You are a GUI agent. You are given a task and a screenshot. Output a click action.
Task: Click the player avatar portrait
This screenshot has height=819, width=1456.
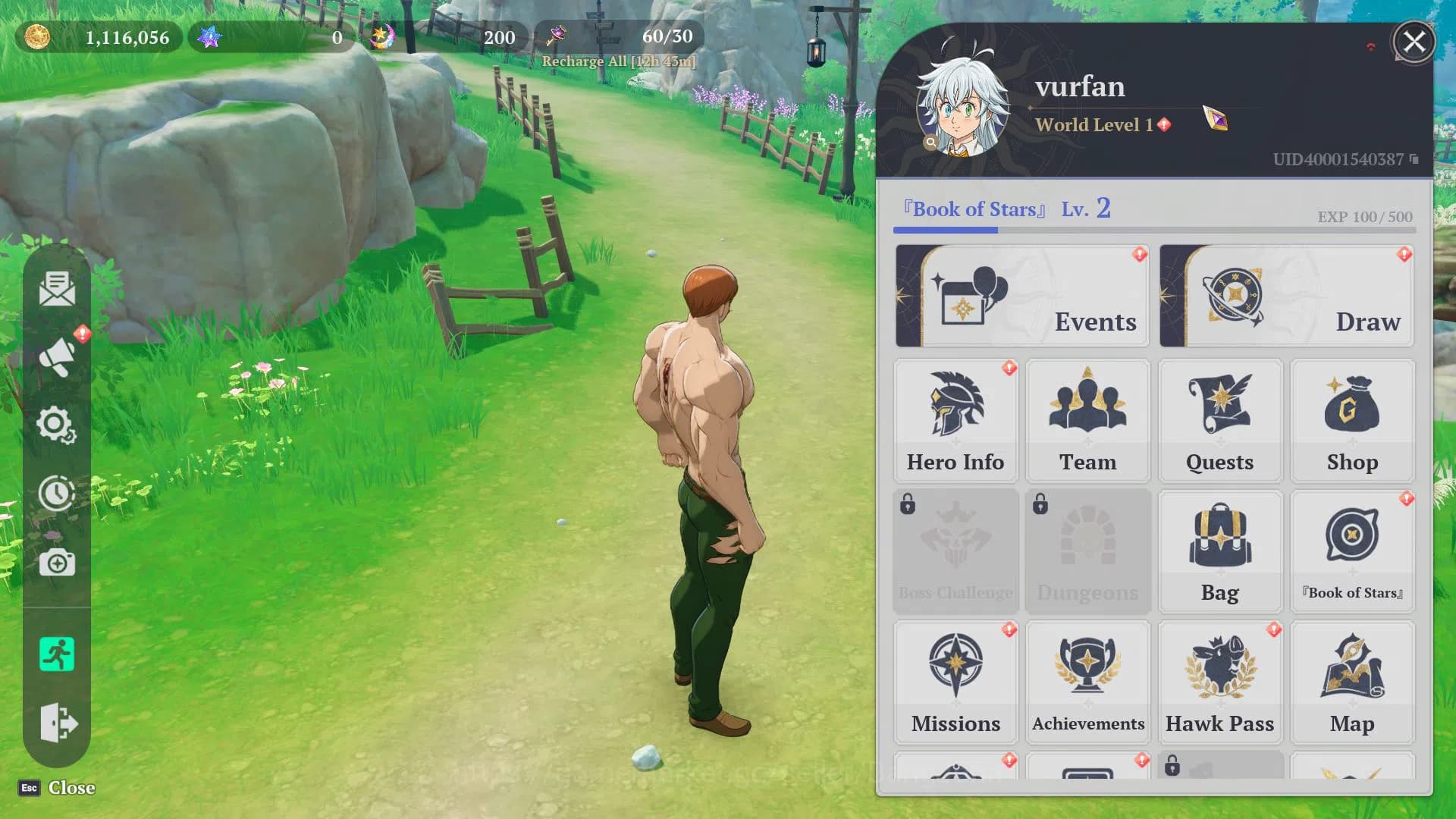pos(963,106)
